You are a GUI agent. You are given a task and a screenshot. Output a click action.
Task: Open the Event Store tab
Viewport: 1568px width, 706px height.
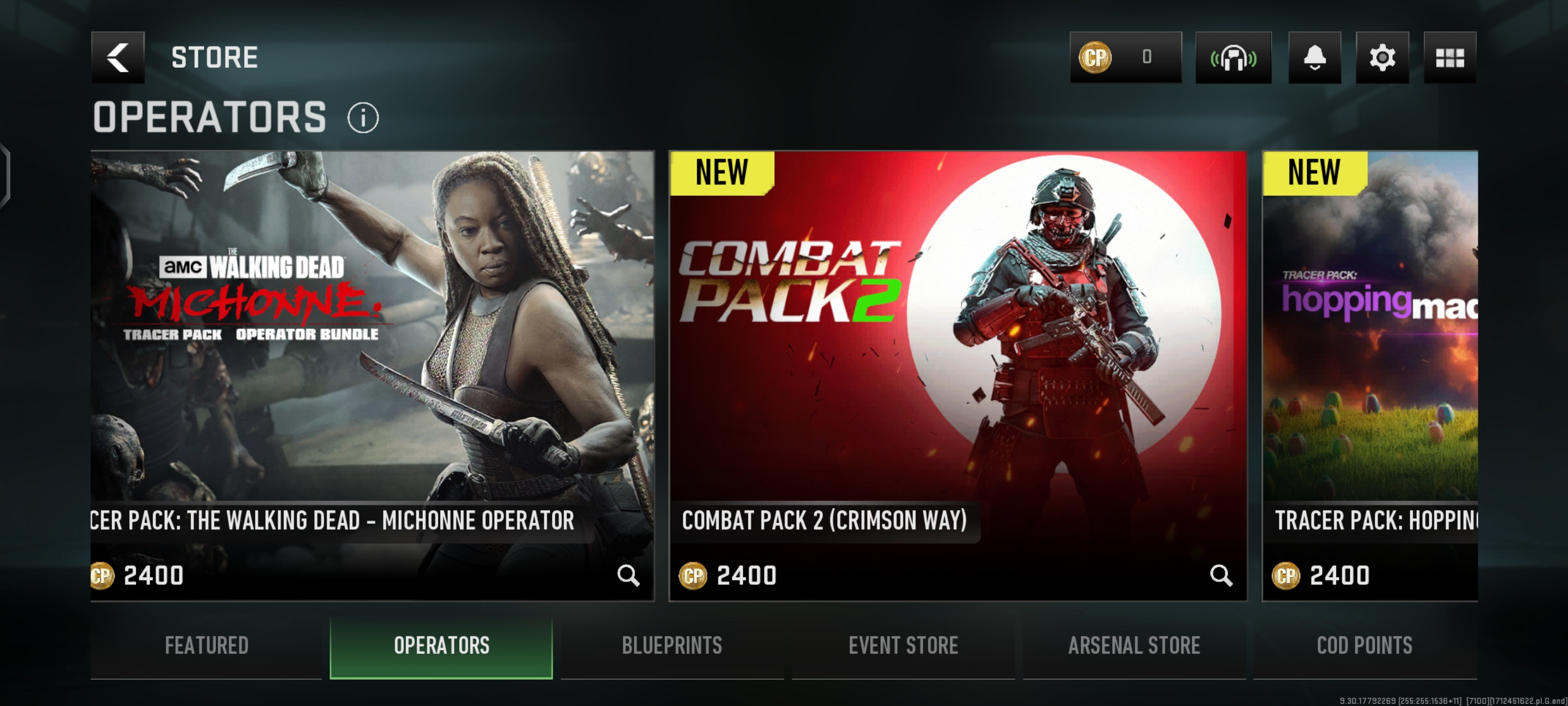click(903, 645)
